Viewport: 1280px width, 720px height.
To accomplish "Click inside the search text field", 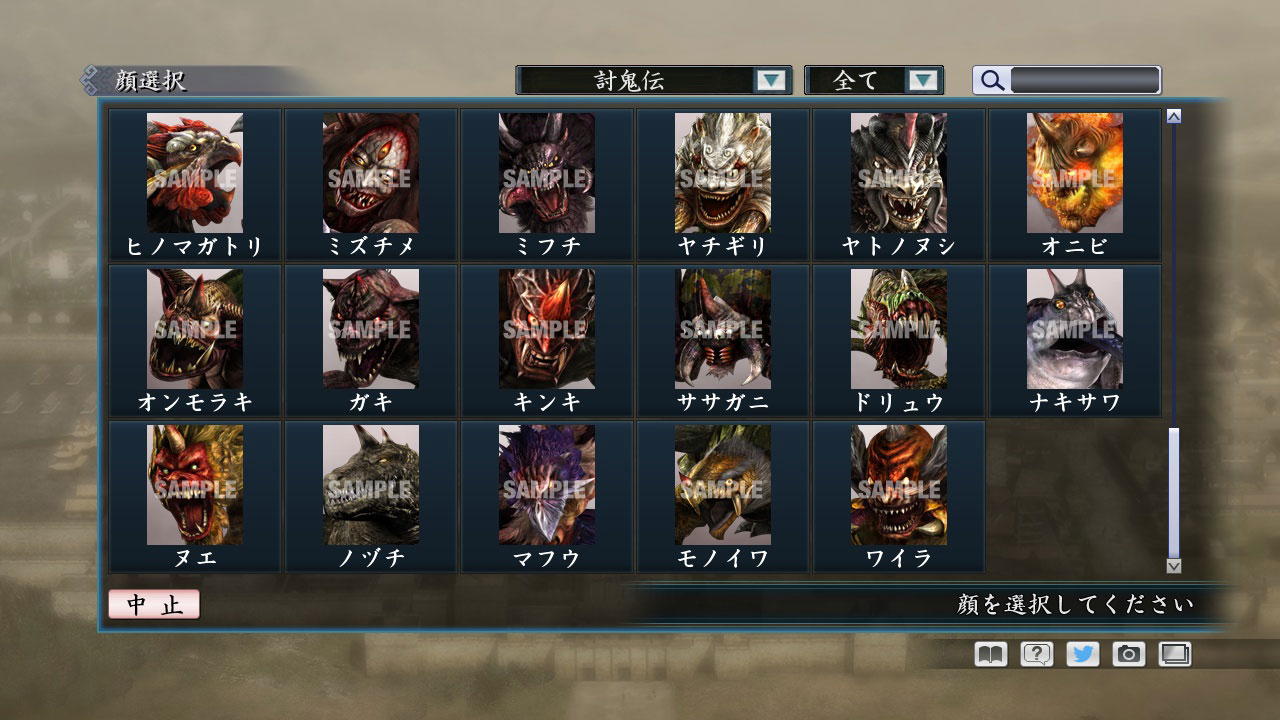I will [1085, 80].
